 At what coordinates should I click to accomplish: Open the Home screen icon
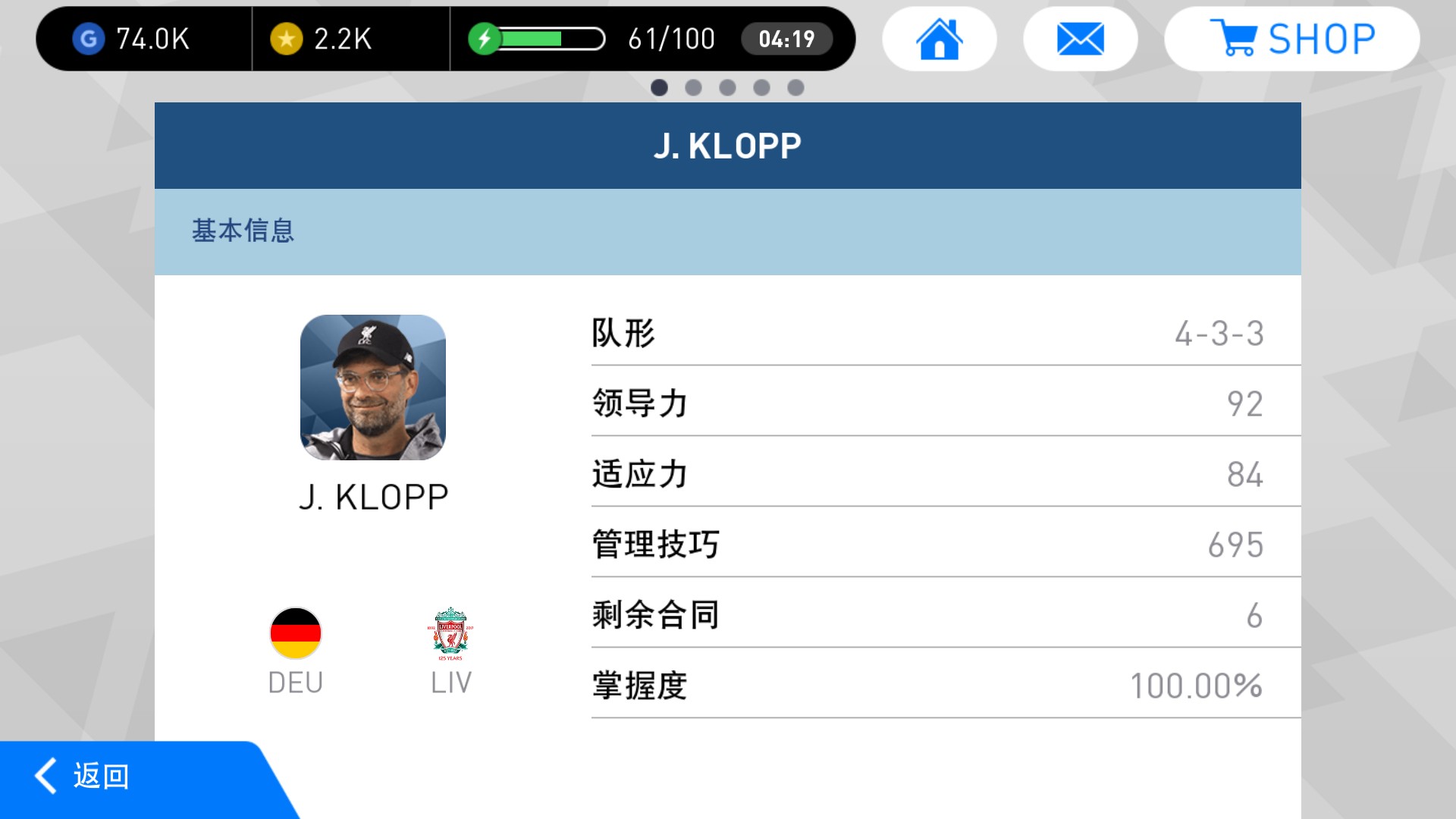pyautogui.click(x=939, y=38)
